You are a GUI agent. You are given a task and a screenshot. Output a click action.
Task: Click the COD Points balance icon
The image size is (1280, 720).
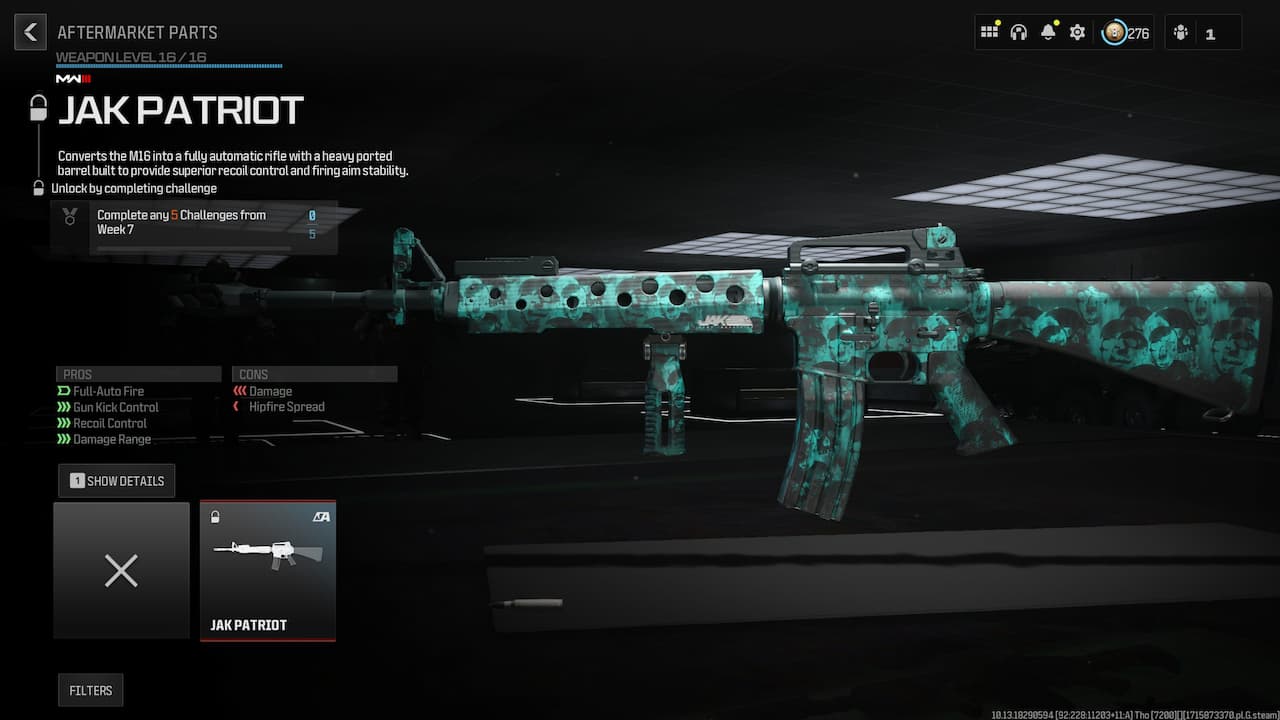(1114, 32)
